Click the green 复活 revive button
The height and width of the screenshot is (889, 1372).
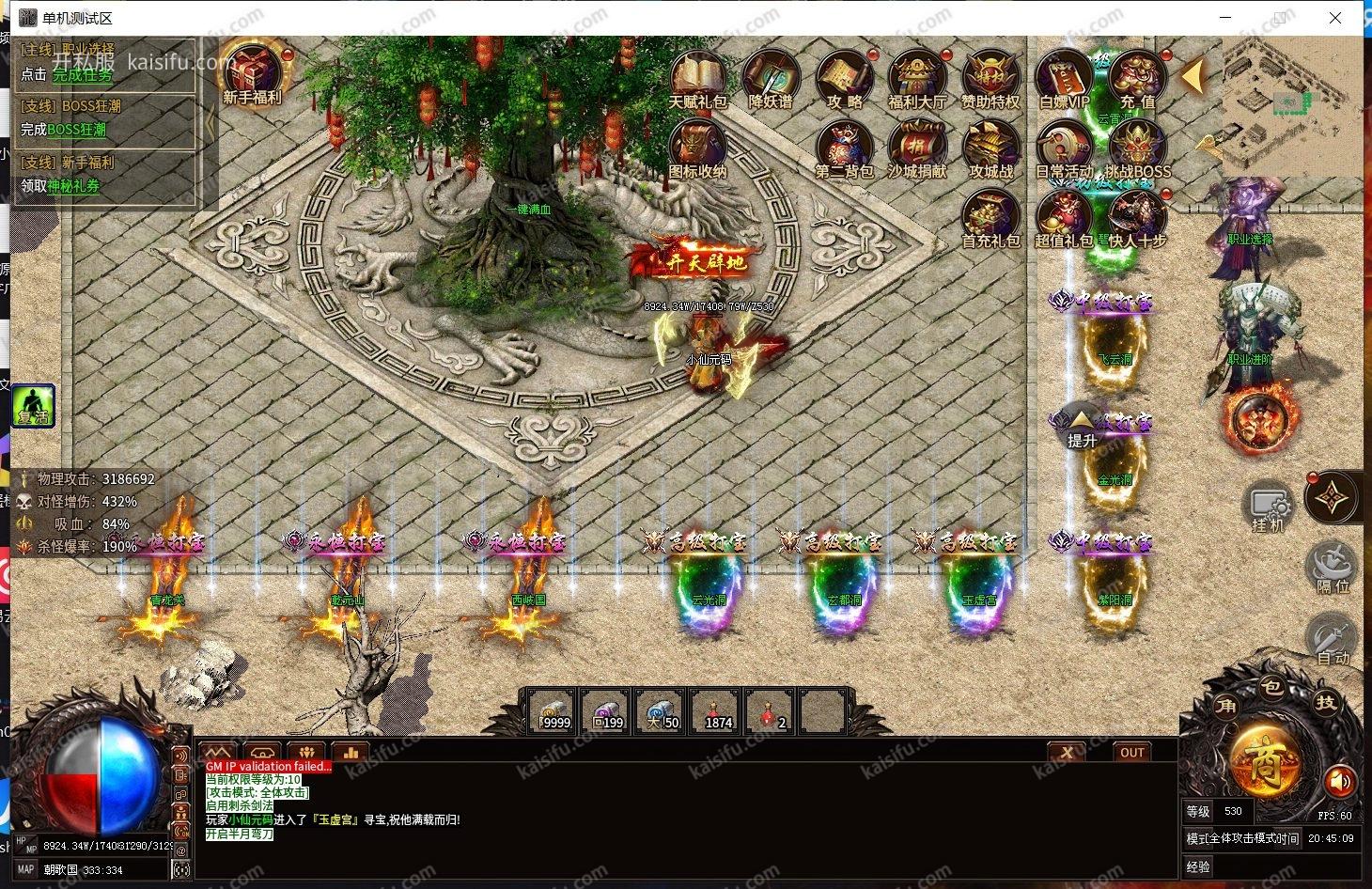pyautogui.click(x=33, y=406)
